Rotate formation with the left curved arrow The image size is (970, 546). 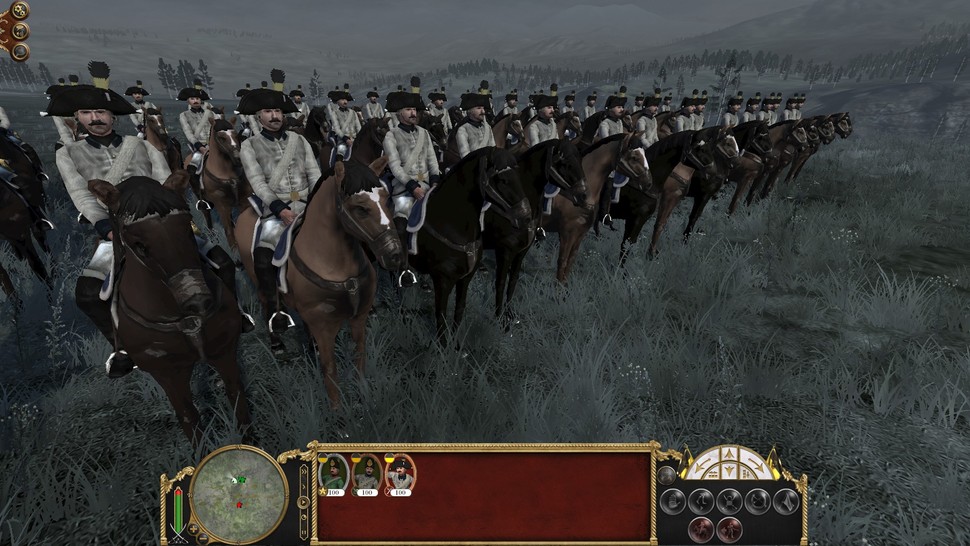point(700,466)
